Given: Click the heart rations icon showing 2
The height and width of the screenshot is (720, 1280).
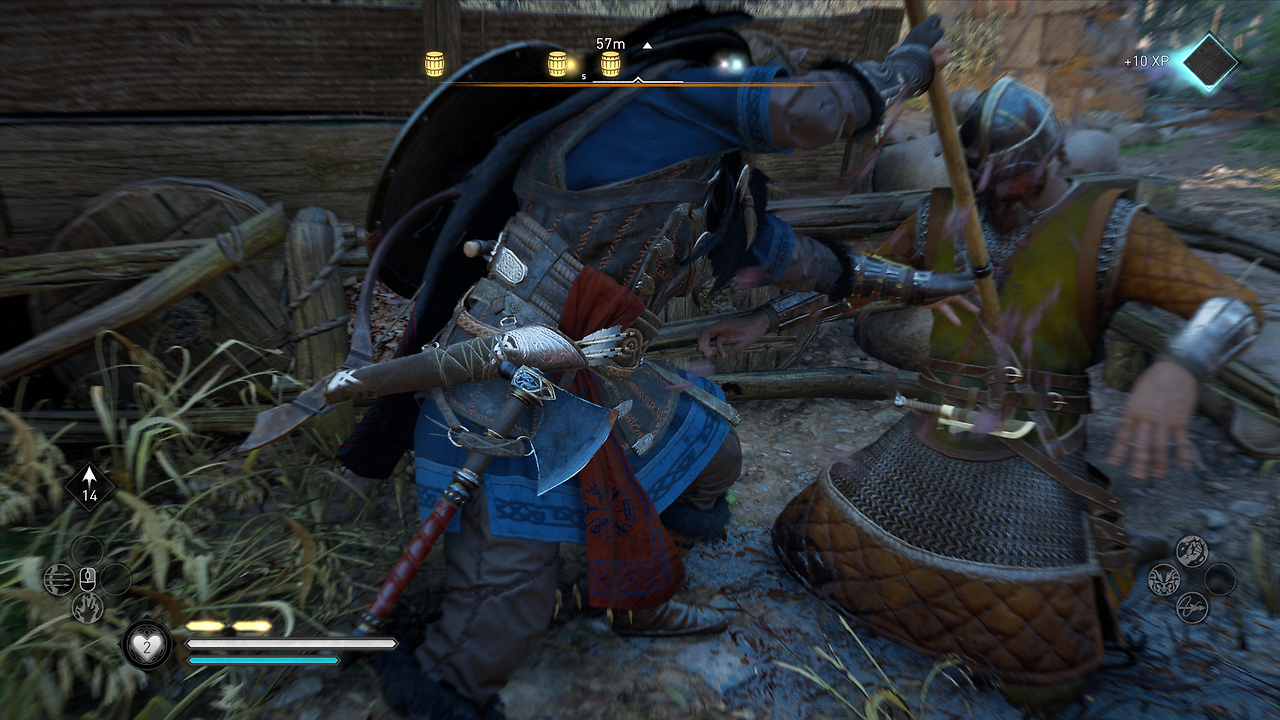Looking at the screenshot, I should pos(147,644).
